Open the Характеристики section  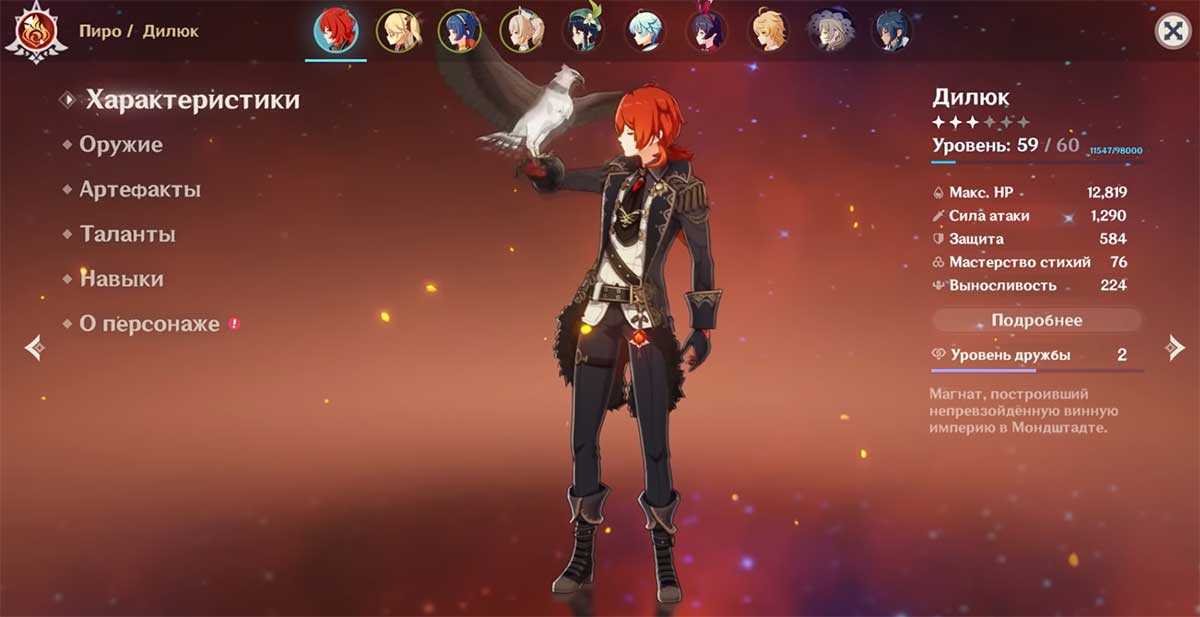[x=192, y=100]
